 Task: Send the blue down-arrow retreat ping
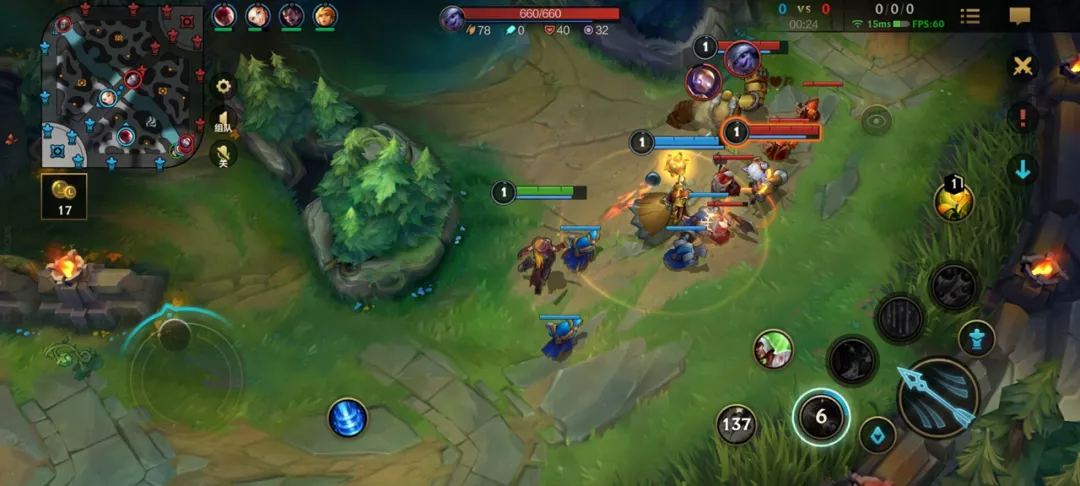tap(1022, 169)
